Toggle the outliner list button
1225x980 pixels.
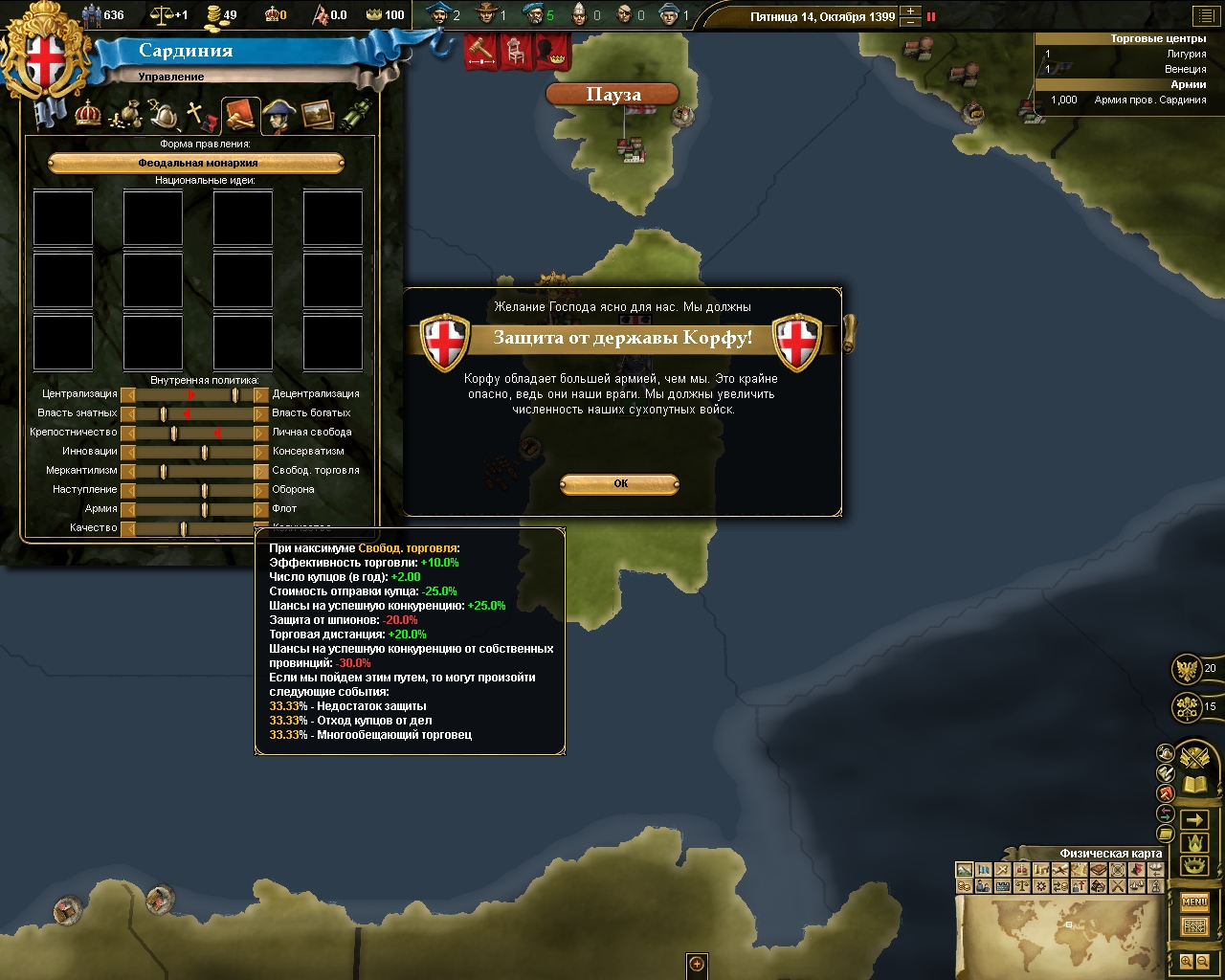[x=1204, y=16]
